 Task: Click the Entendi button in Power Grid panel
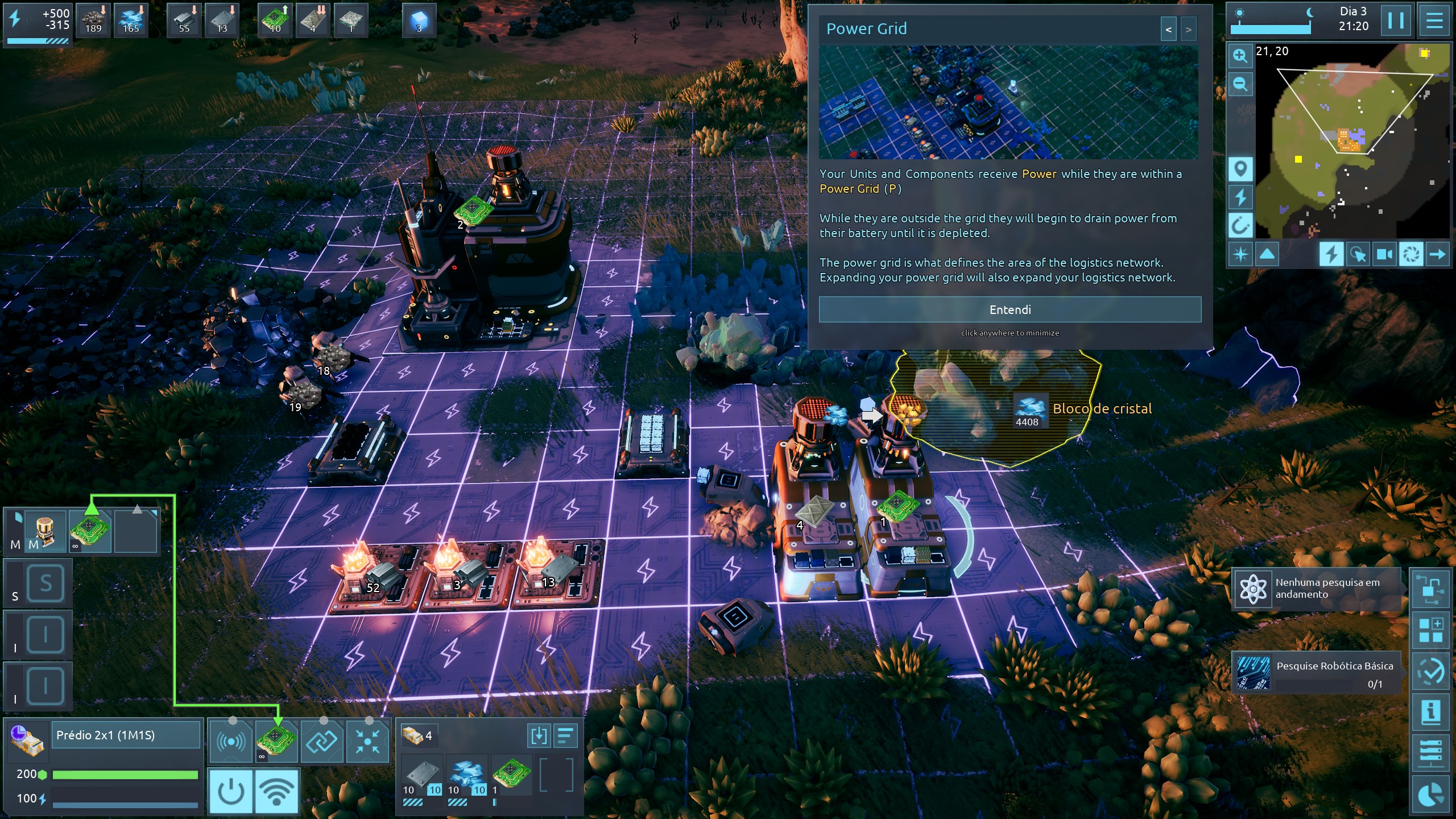pyautogui.click(x=1010, y=309)
